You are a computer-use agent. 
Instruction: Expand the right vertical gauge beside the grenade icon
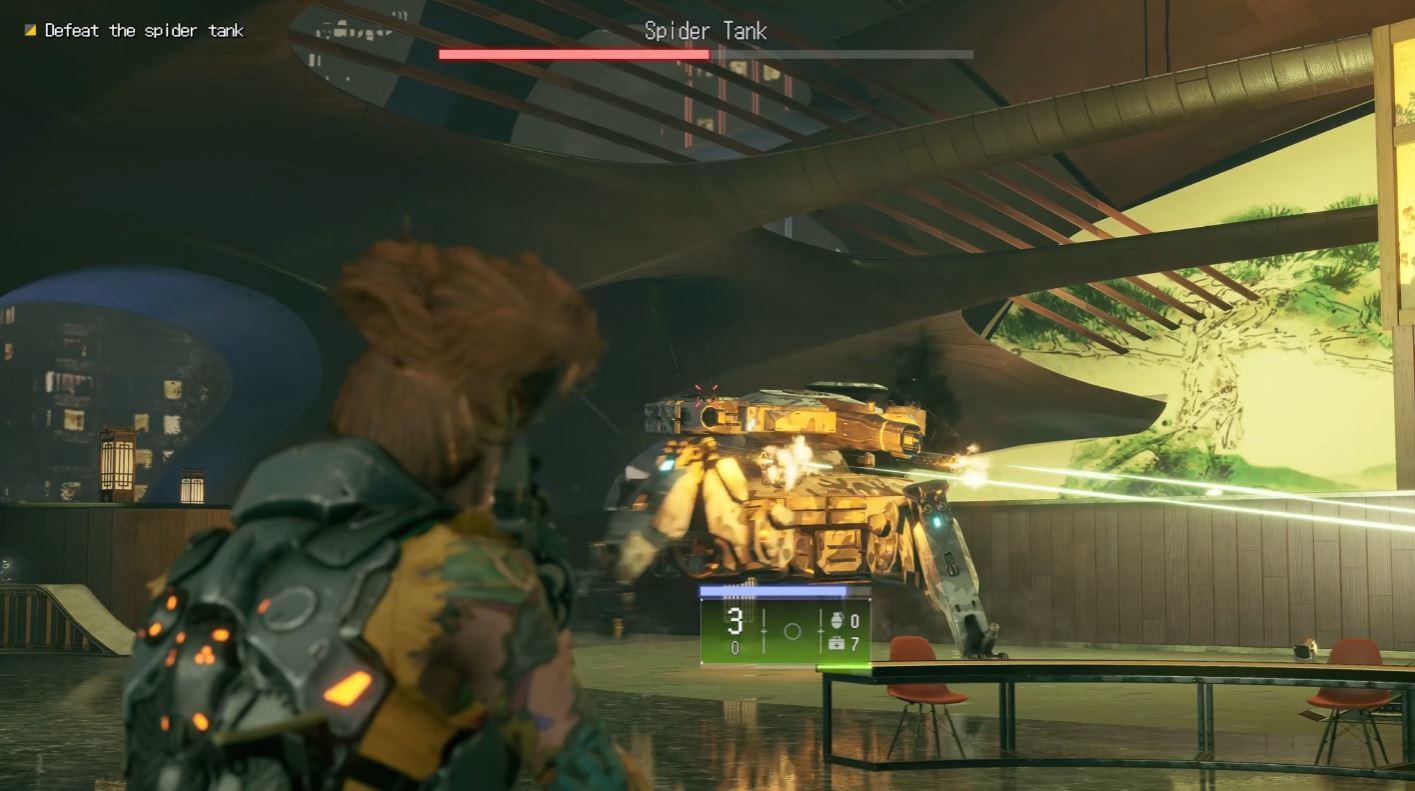click(x=821, y=630)
